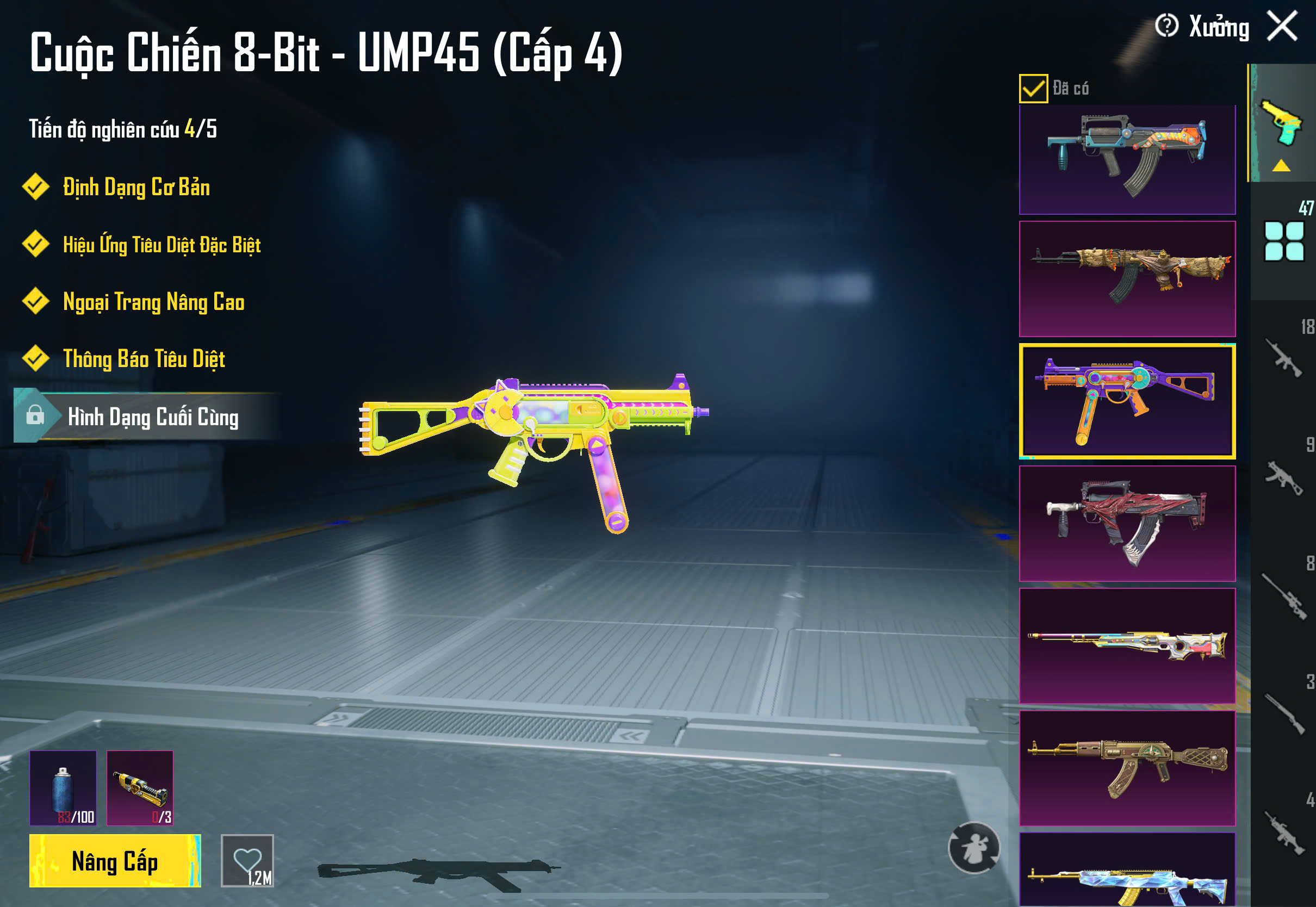Show the Thông Báo Tiêu Diệt stage

(x=144, y=359)
